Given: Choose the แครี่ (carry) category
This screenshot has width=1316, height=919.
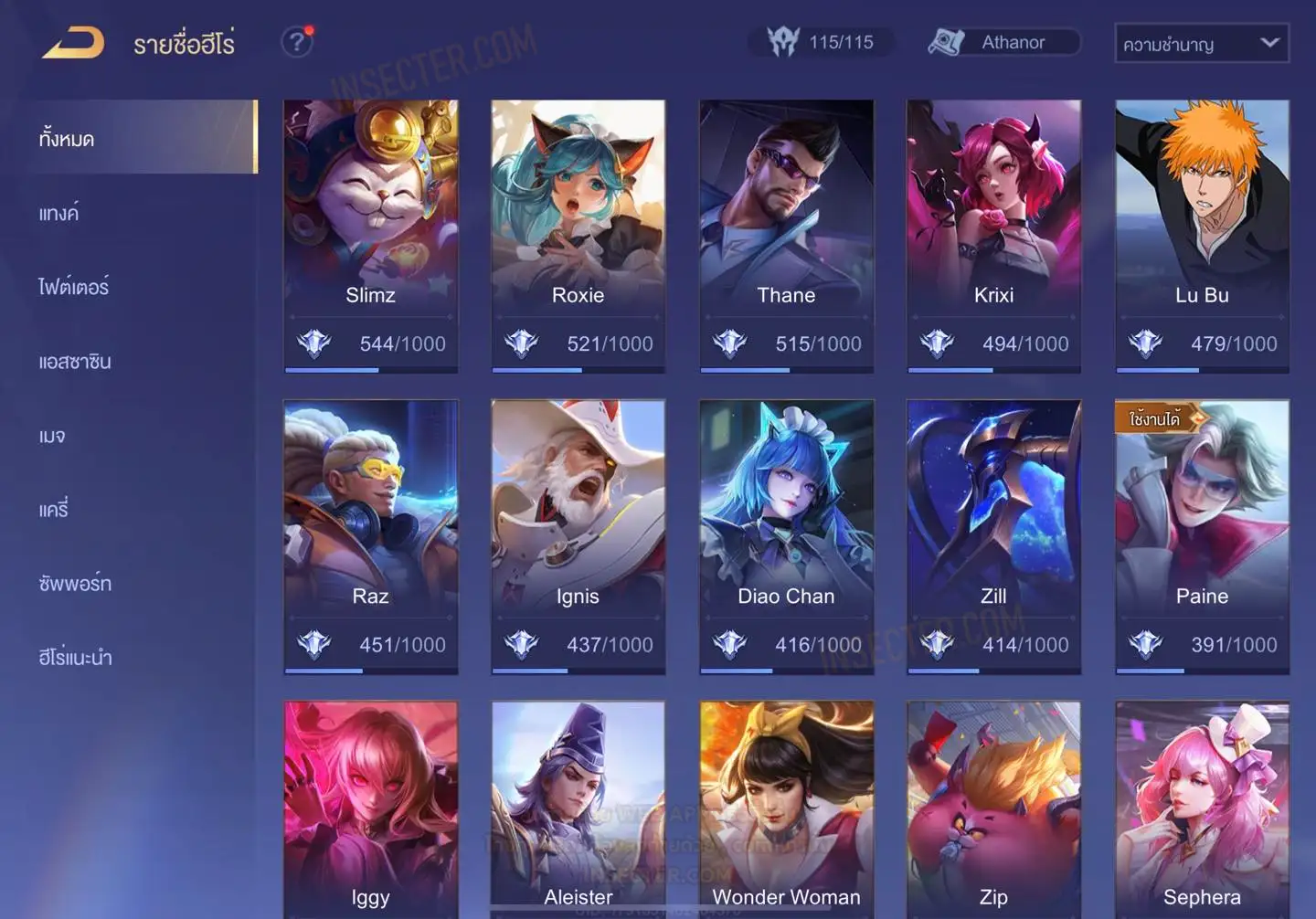Looking at the screenshot, I should pos(53,509).
